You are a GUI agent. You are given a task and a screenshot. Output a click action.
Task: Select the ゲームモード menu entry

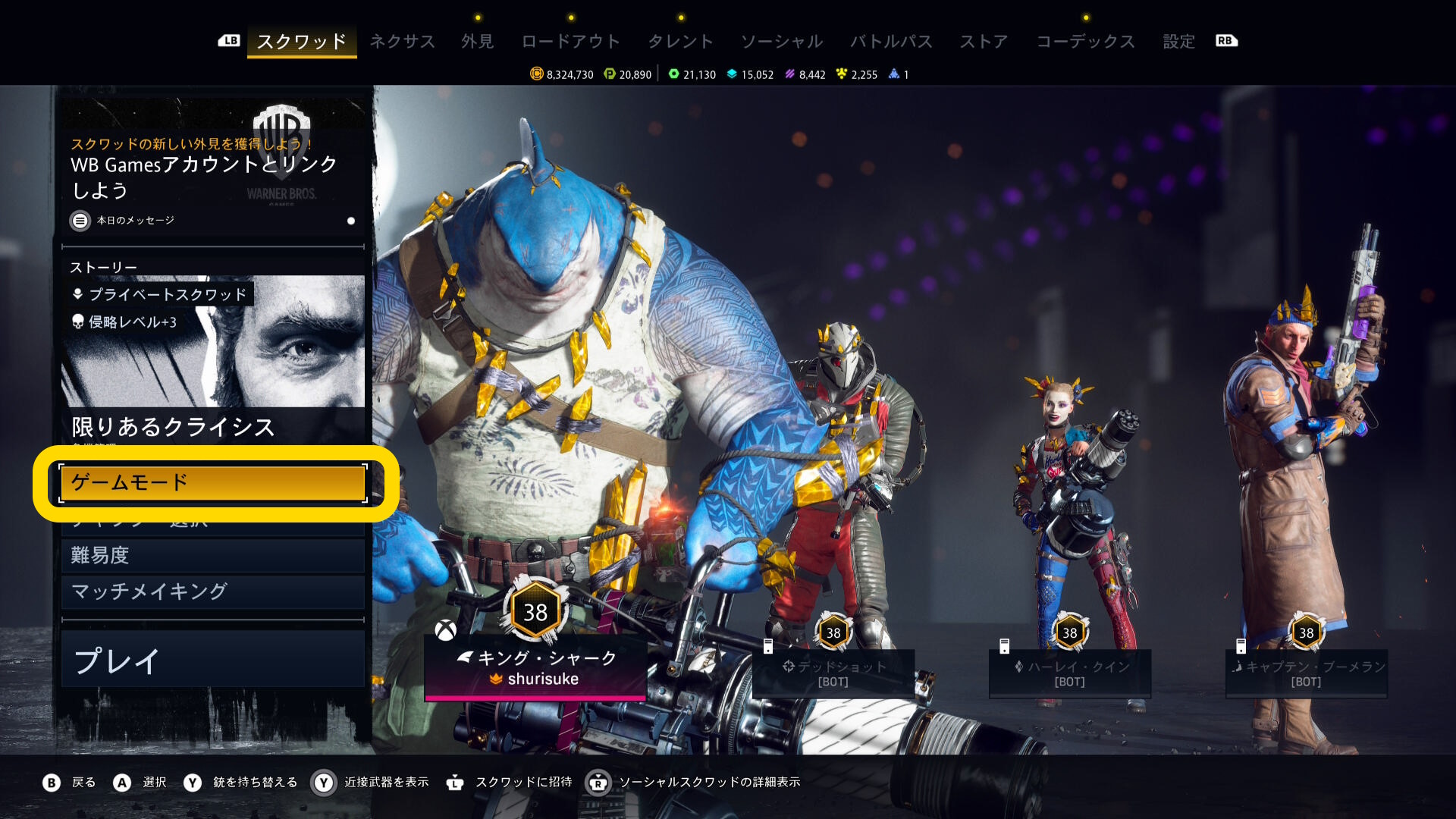(213, 483)
